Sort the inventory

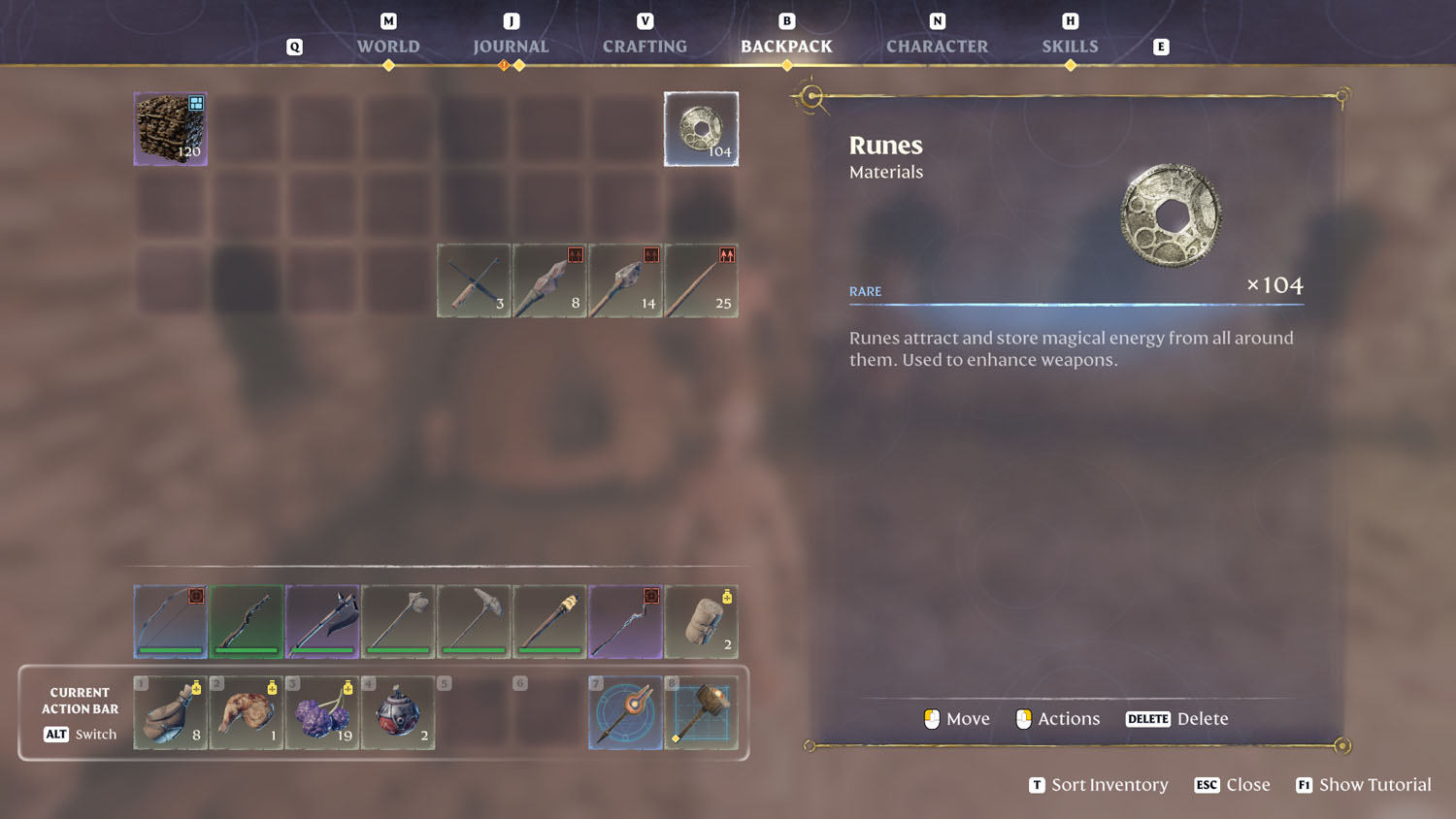click(x=1099, y=784)
